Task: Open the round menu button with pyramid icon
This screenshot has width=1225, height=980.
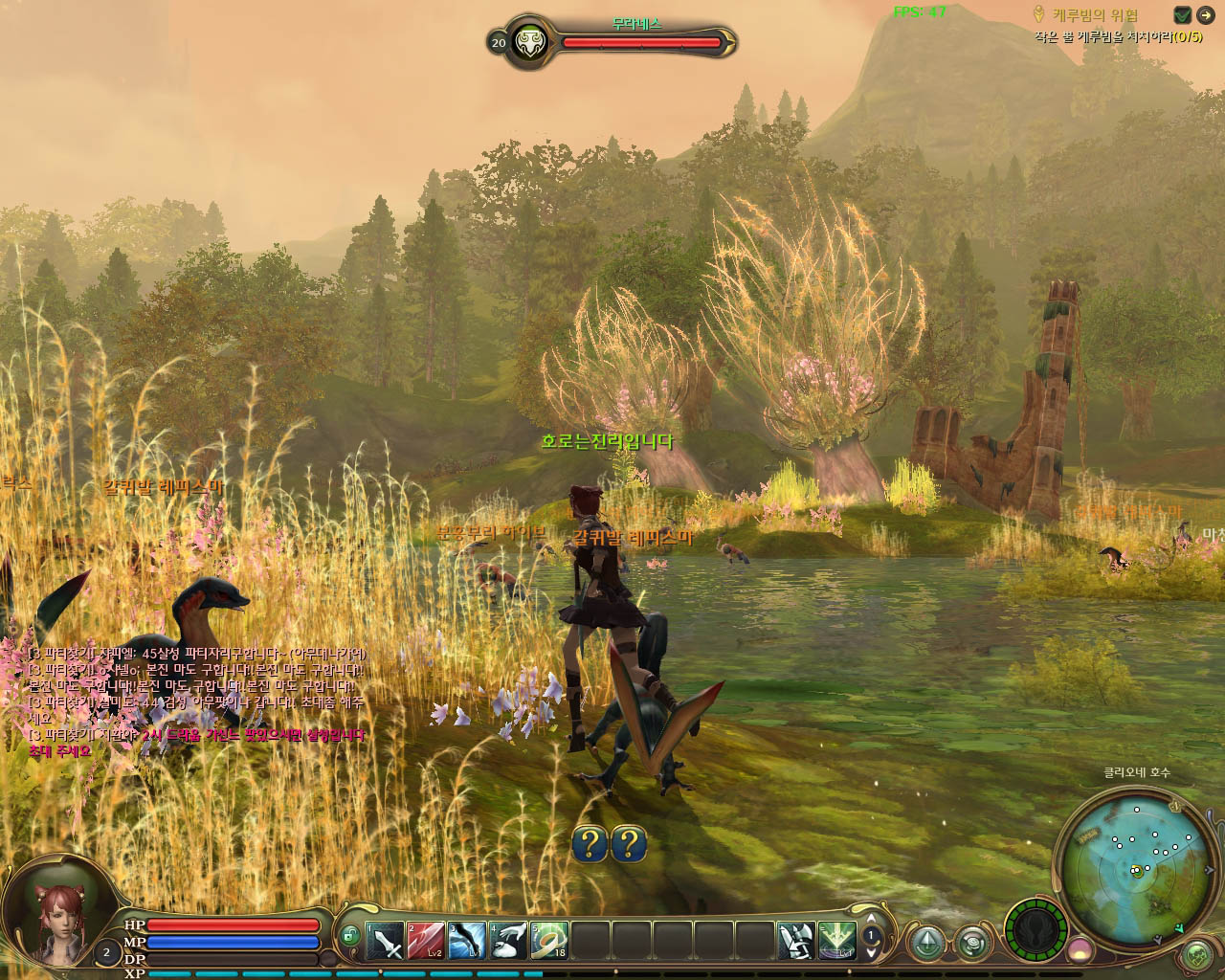Action: click(x=926, y=943)
